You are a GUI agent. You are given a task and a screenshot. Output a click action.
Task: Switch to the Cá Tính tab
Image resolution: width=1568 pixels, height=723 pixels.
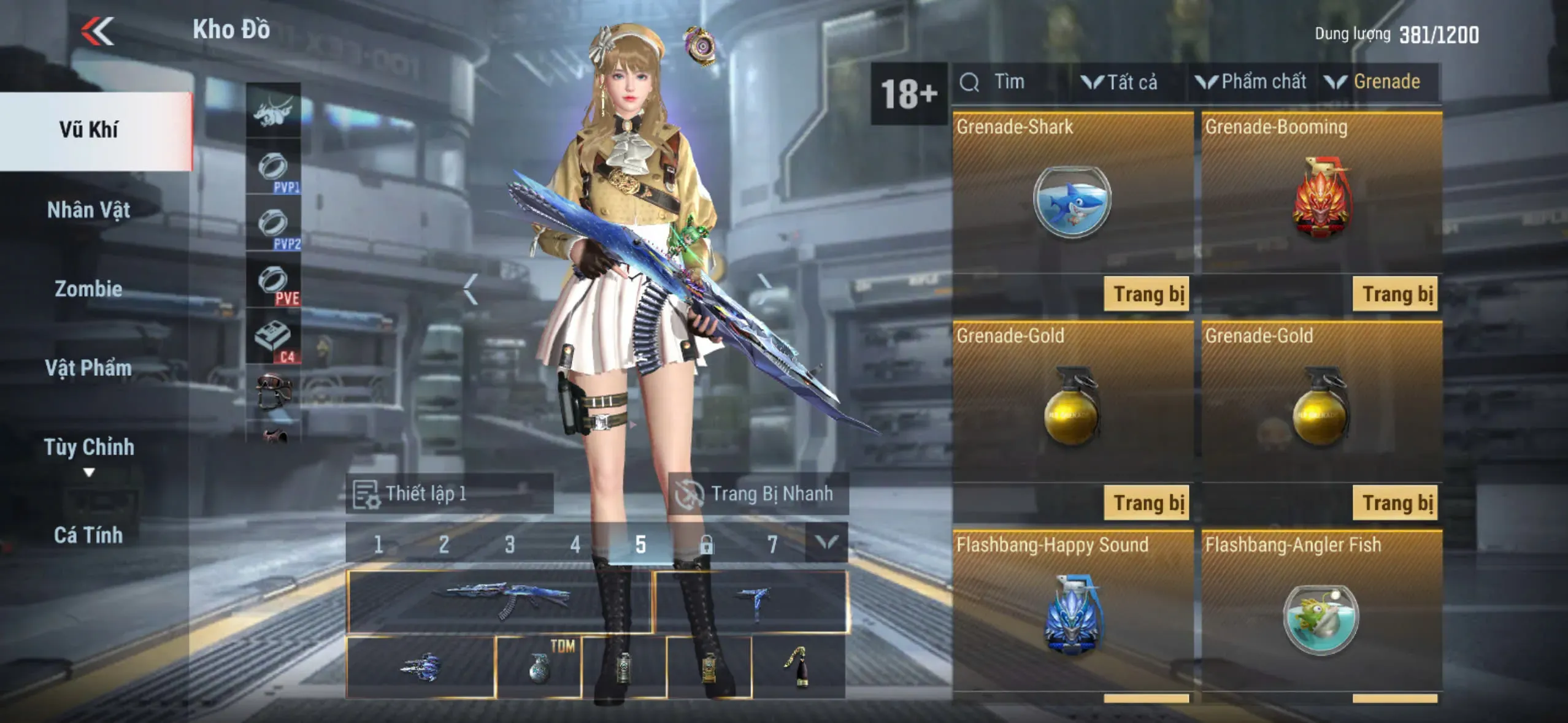[x=89, y=535]
